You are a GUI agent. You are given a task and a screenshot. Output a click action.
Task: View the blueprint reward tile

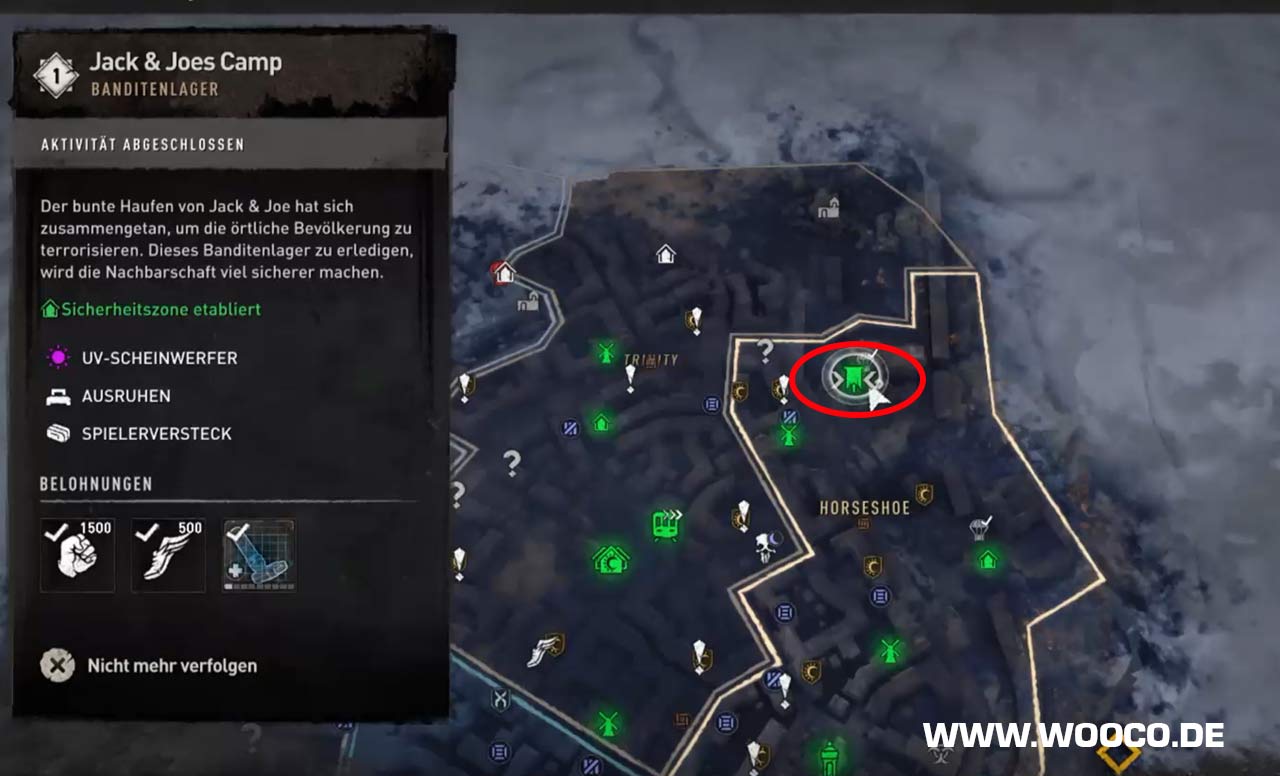(x=258, y=555)
